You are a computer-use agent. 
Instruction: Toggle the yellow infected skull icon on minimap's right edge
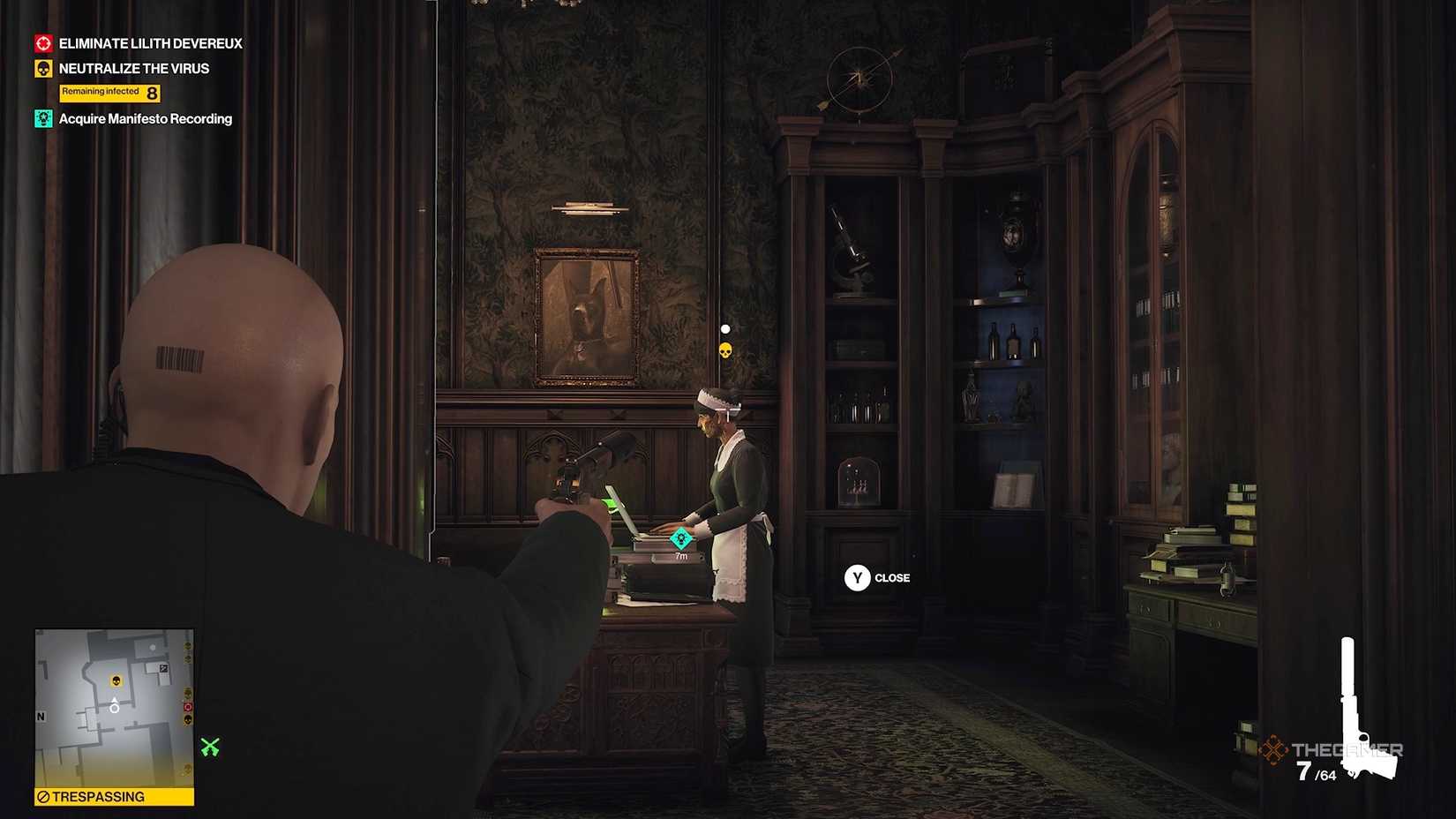pos(188,719)
